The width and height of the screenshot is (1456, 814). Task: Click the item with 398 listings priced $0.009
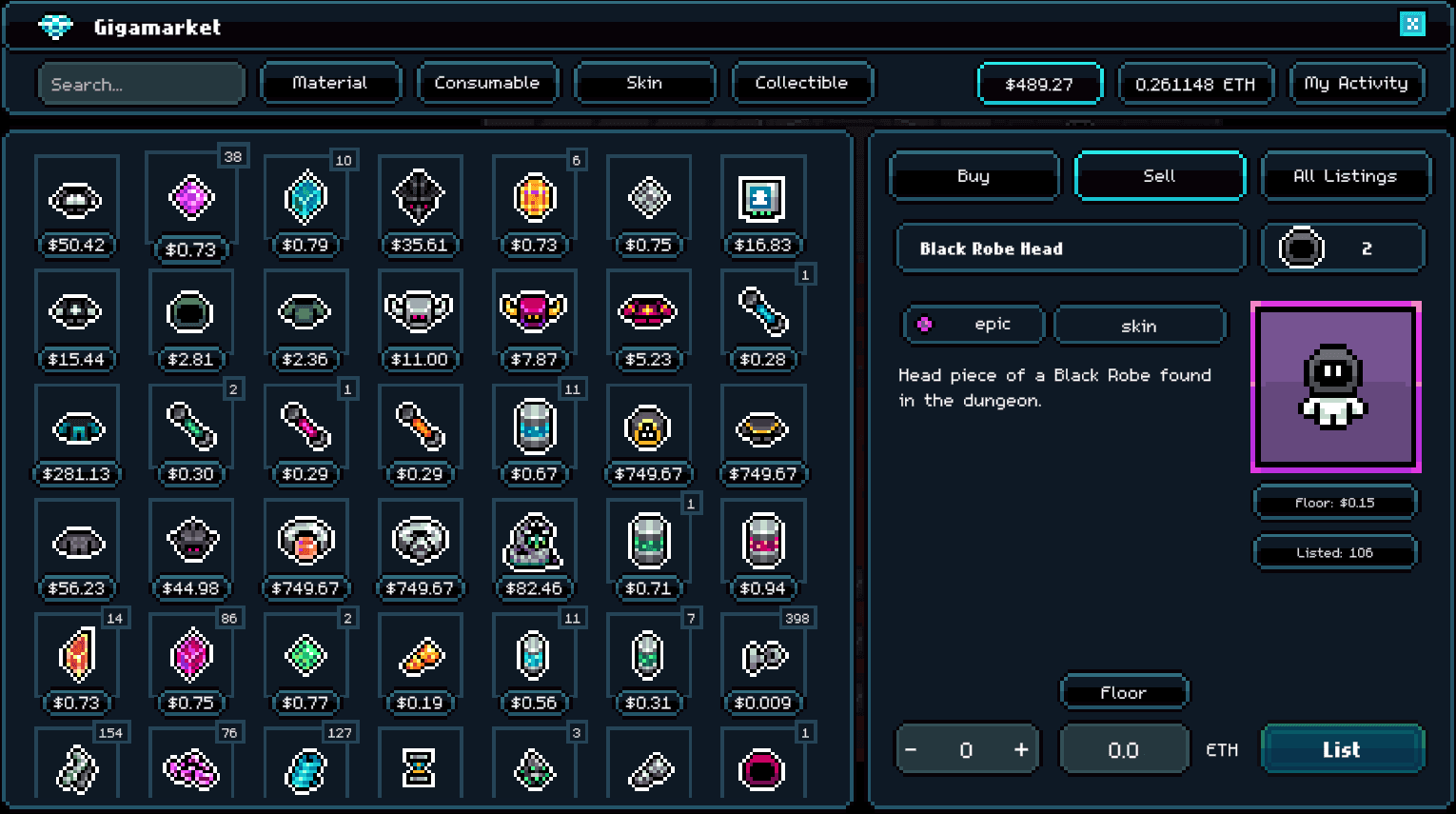click(x=762, y=654)
